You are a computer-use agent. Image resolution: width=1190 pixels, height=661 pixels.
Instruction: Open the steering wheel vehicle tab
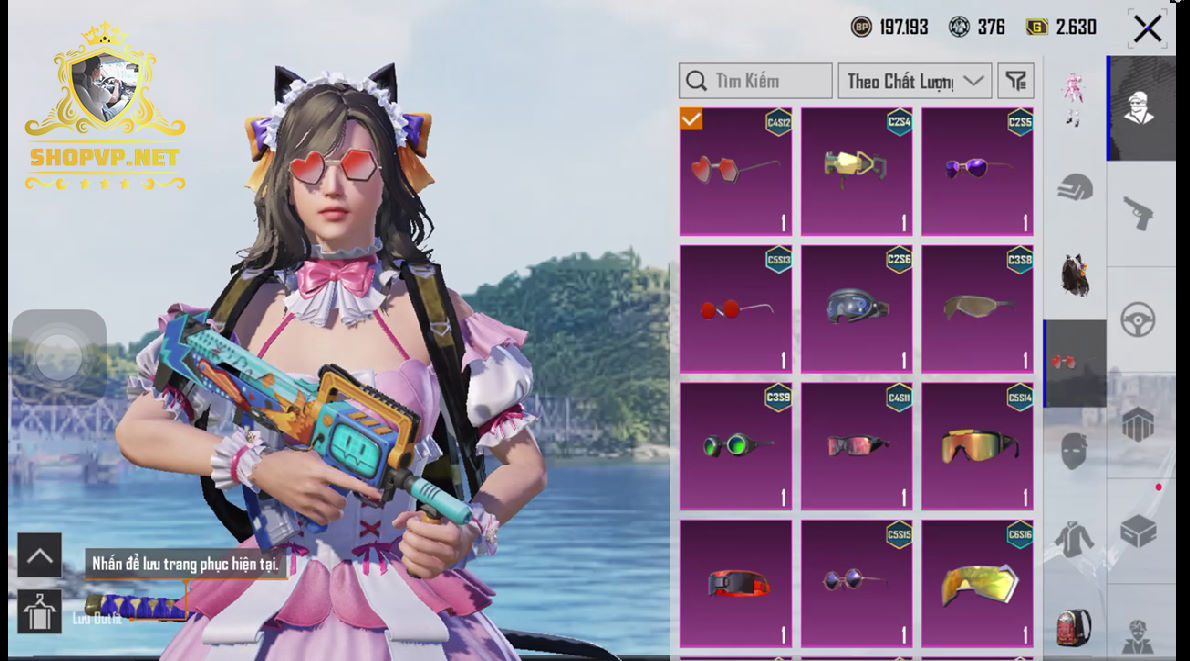(x=1138, y=320)
